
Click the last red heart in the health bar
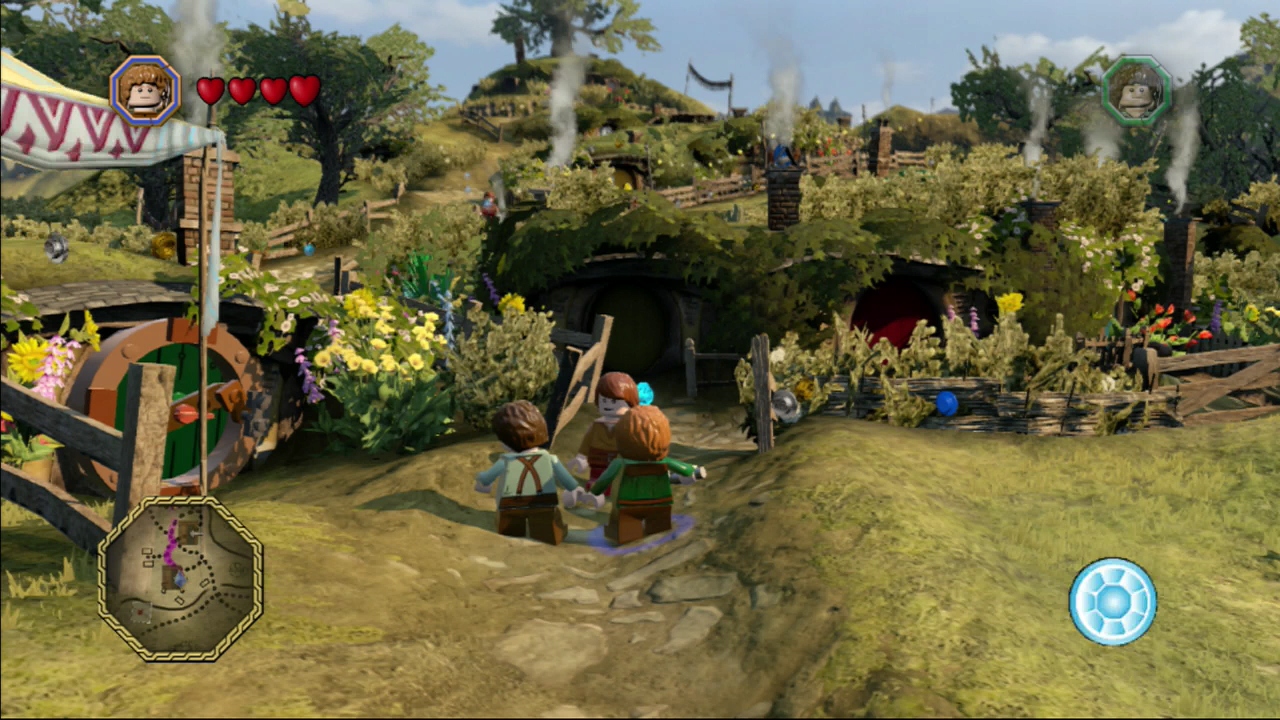[x=303, y=91]
